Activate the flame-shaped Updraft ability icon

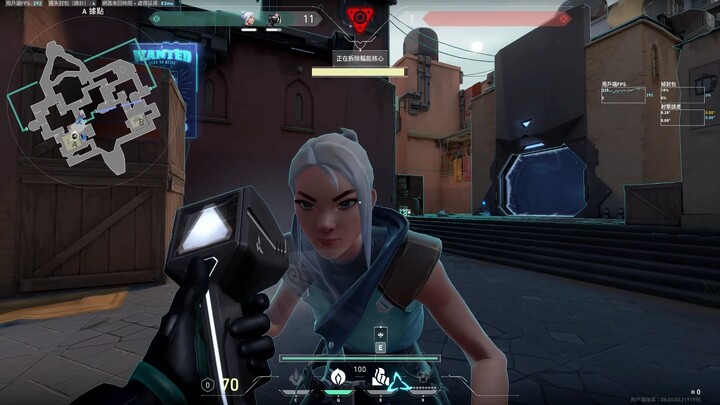[x=338, y=378]
